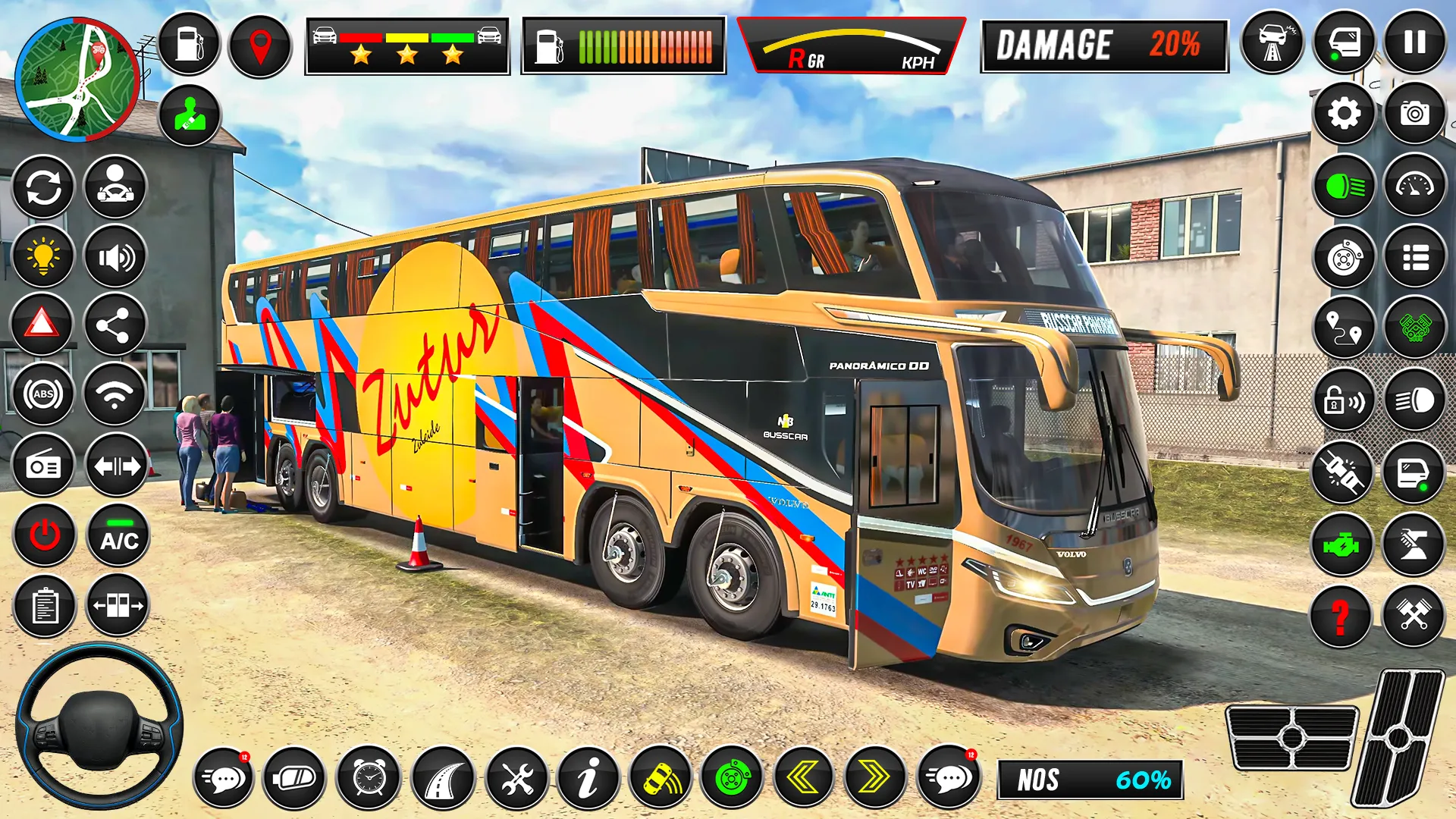Take a screenshot with the camera icon

tap(1414, 114)
